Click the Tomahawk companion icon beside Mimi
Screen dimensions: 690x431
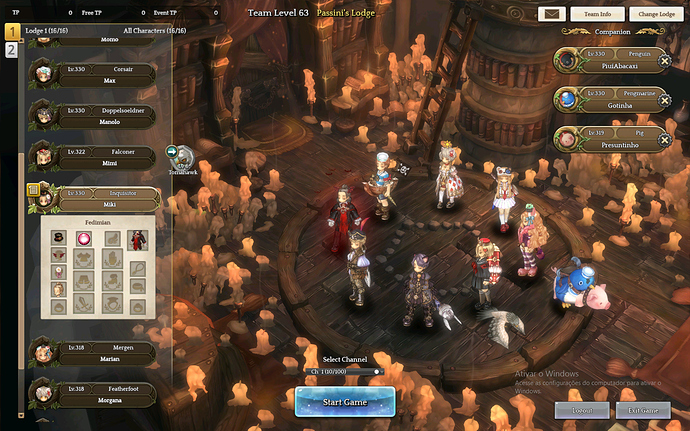(178, 153)
